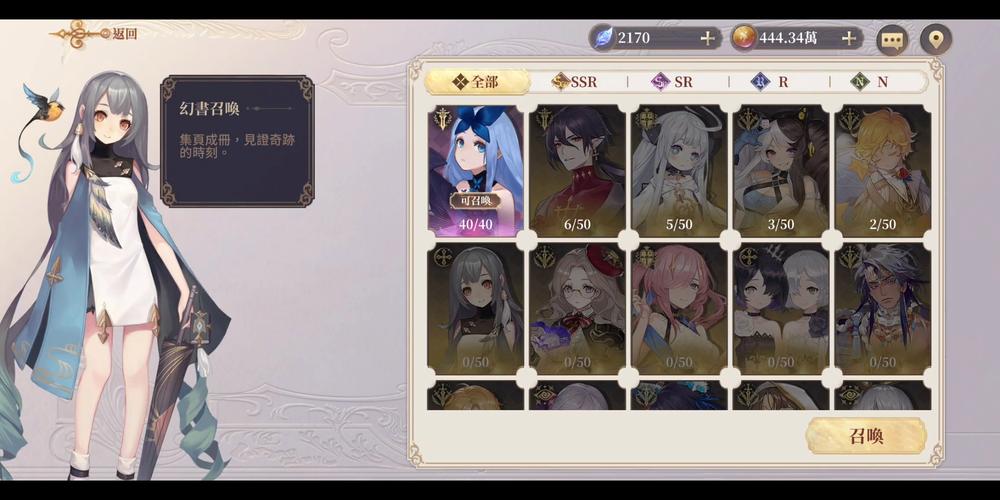Select the blue-haired 40/40 summonable card
This screenshot has height=500, width=1000.
pos(475,170)
